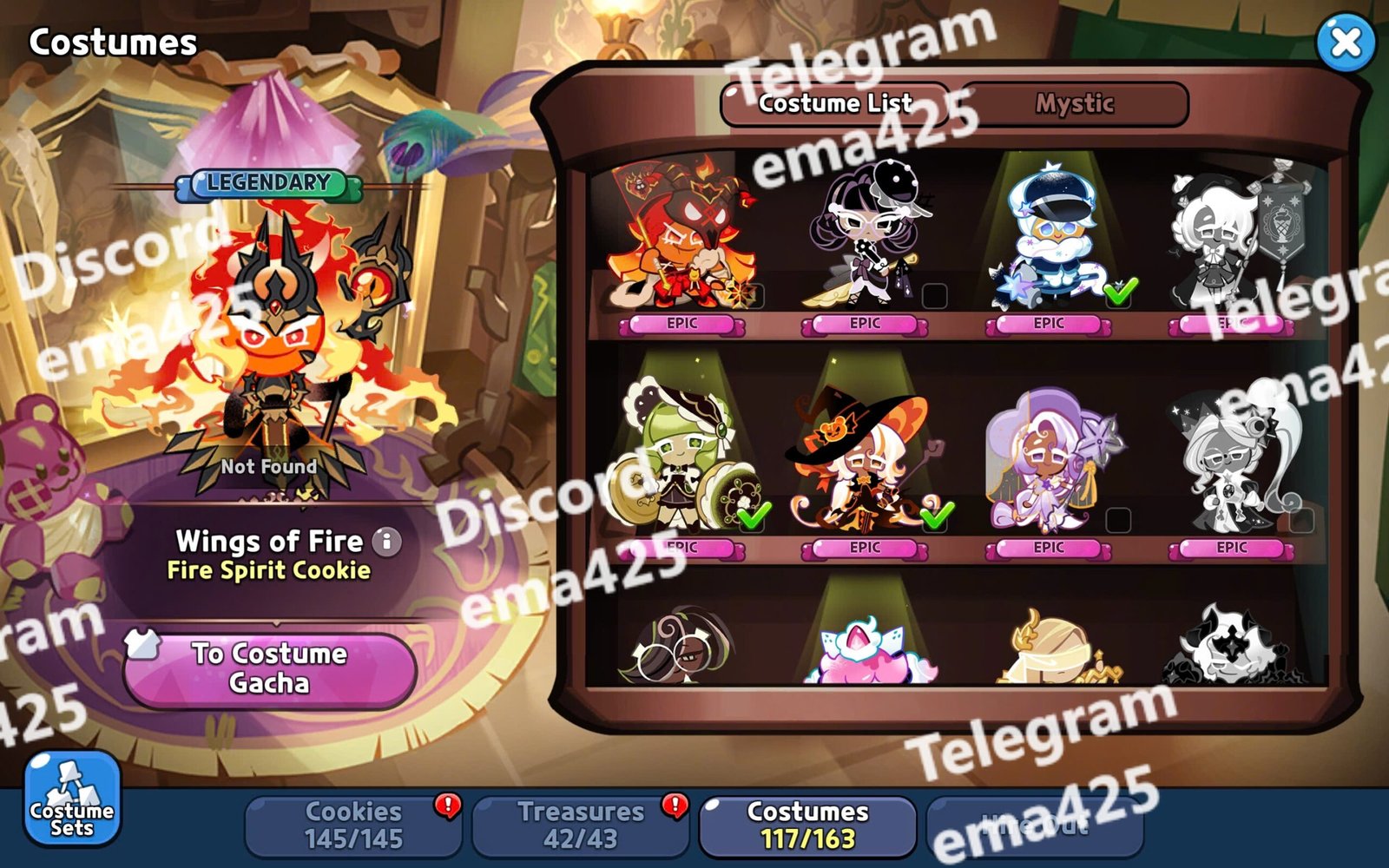Select the Costume List tab
Viewport: 1389px width, 868px height.
(x=834, y=104)
